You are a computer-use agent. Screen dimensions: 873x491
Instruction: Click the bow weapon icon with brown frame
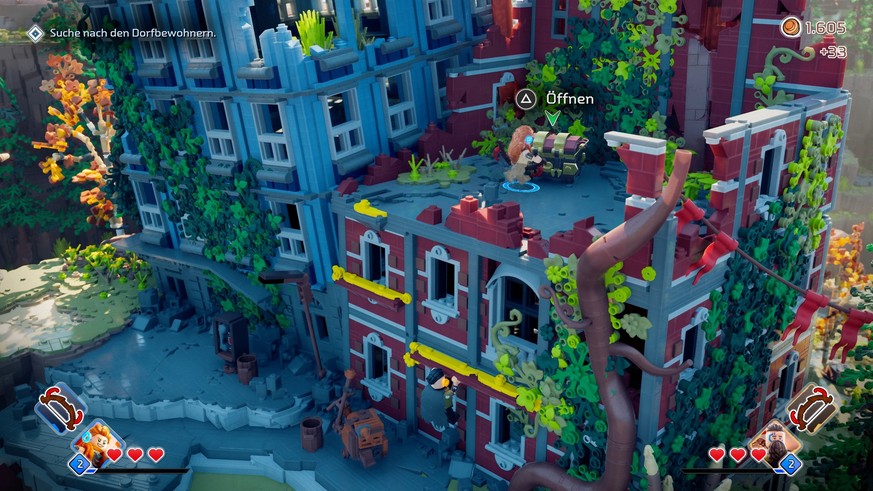(811, 408)
